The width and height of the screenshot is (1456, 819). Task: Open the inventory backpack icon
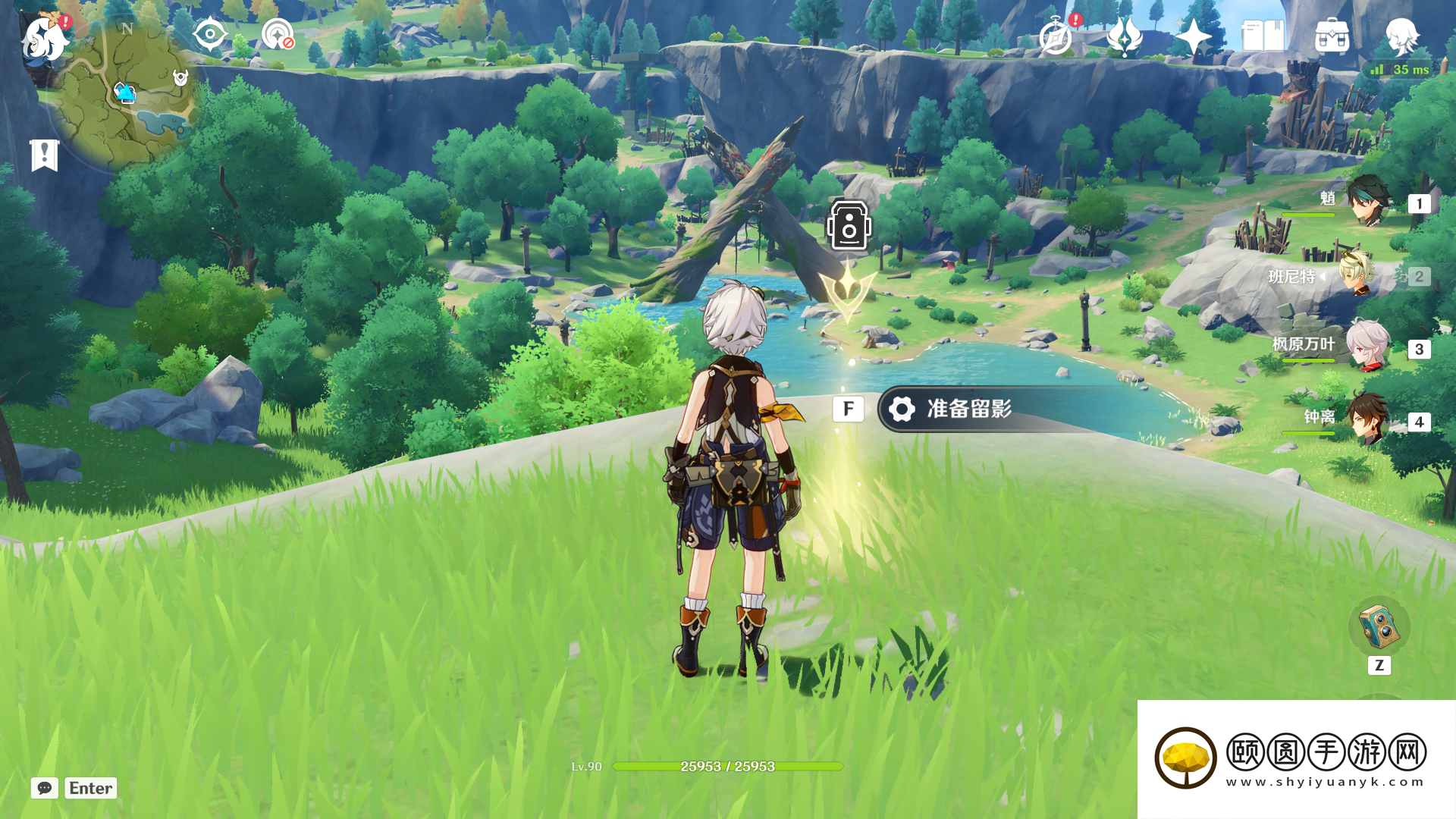[1332, 36]
